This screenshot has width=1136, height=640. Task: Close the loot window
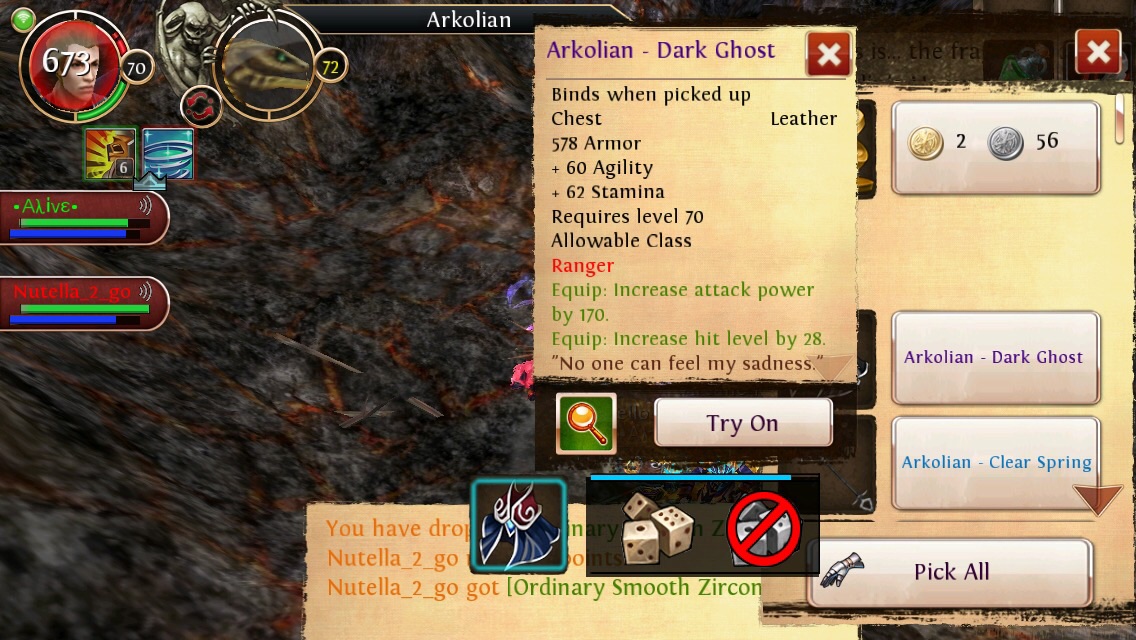click(x=1097, y=52)
